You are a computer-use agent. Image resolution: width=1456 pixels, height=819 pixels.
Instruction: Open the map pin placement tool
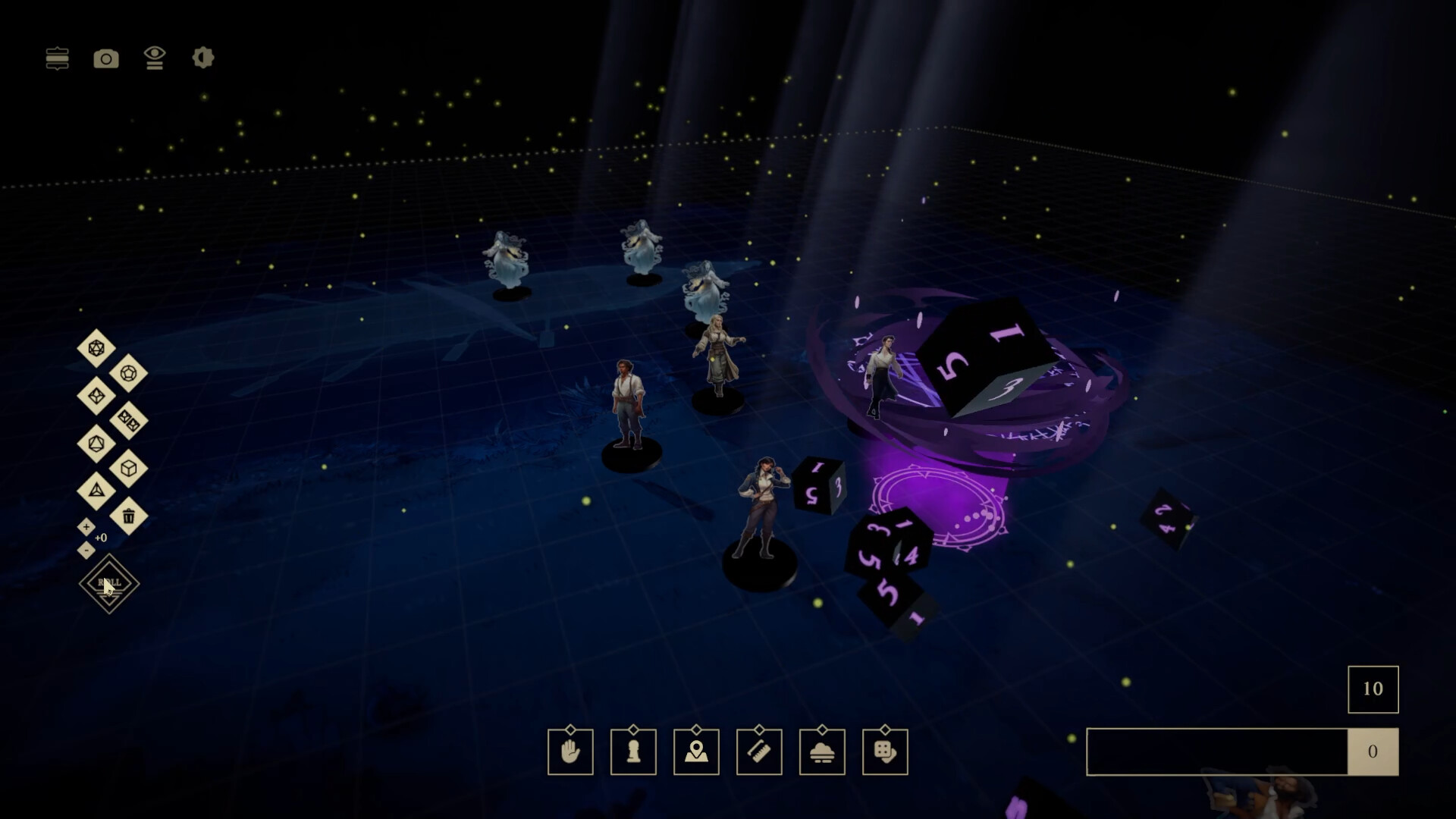pos(696,752)
